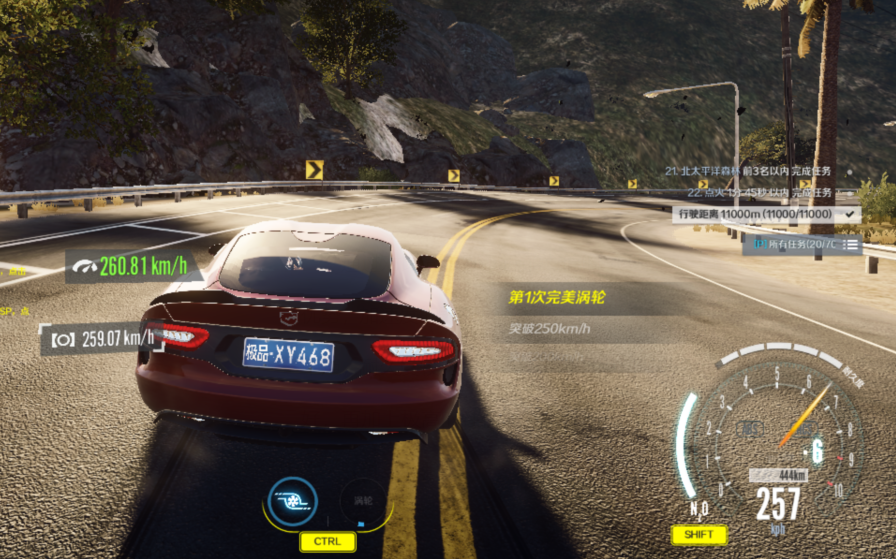Select mission 21 北太平洋森林 objective
Viewport: 896px width, 559px height.
pos(747,171)
